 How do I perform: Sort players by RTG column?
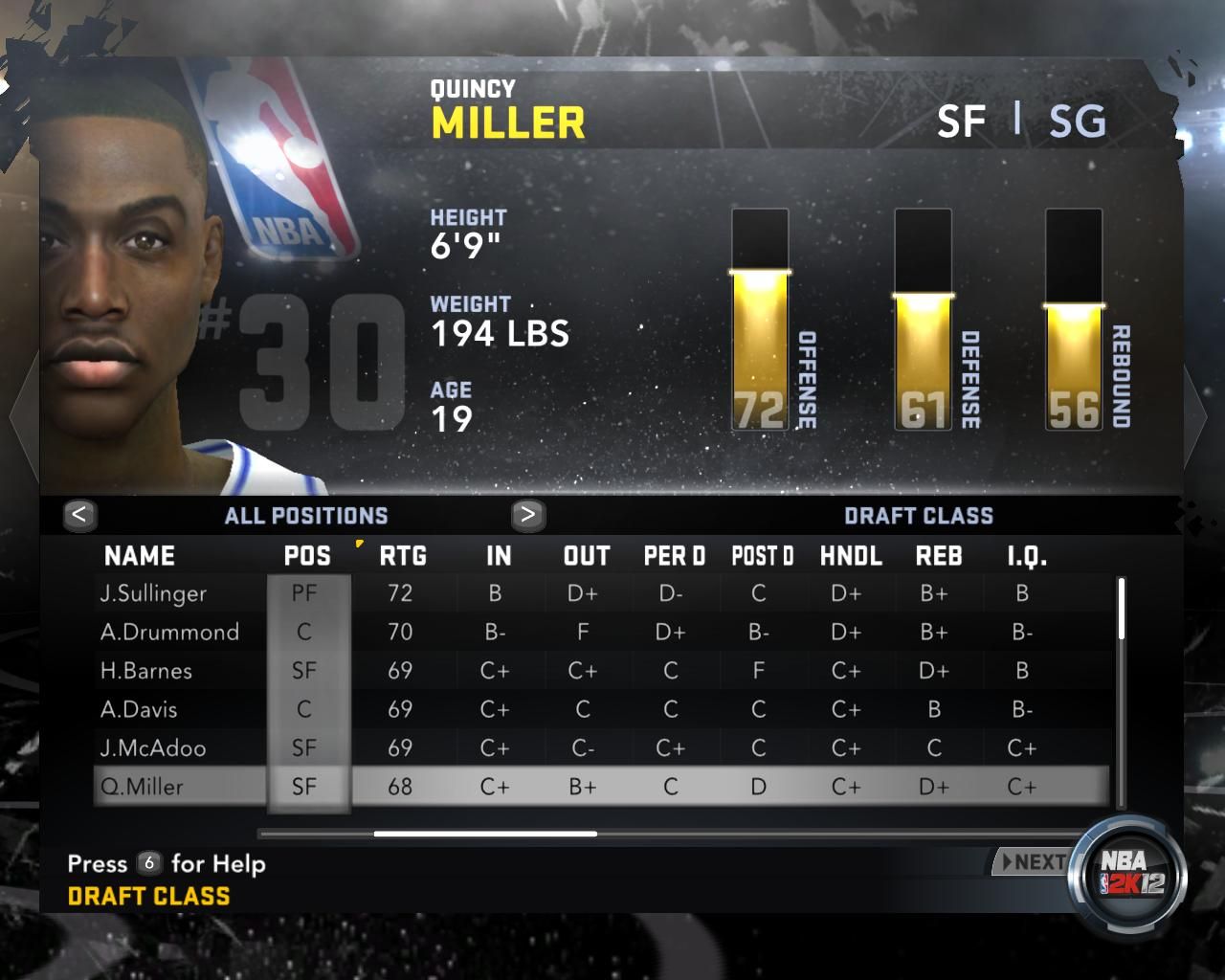click(x=403, y=556)
